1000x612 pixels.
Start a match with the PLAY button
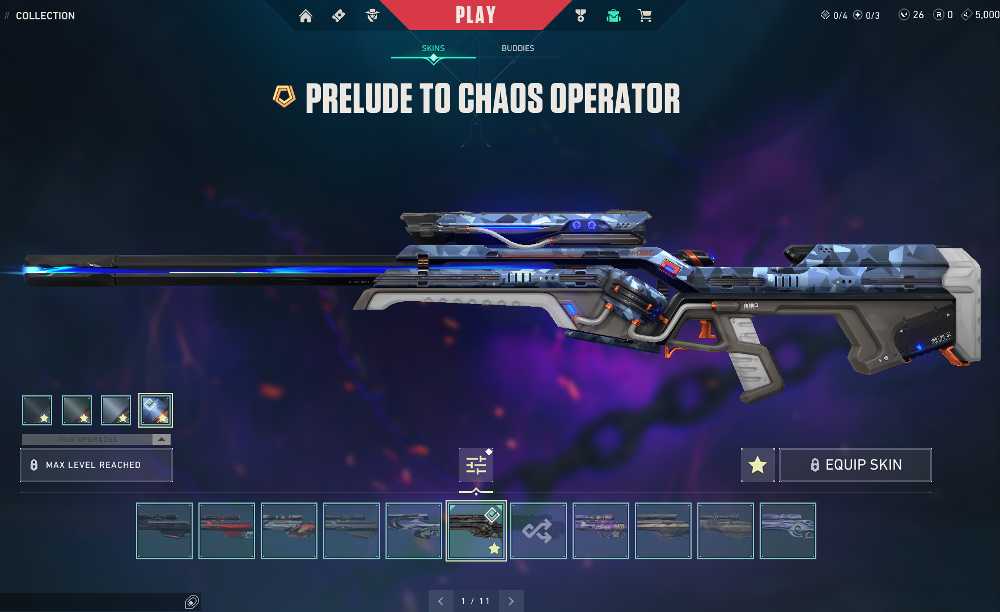tap(475, 15)
